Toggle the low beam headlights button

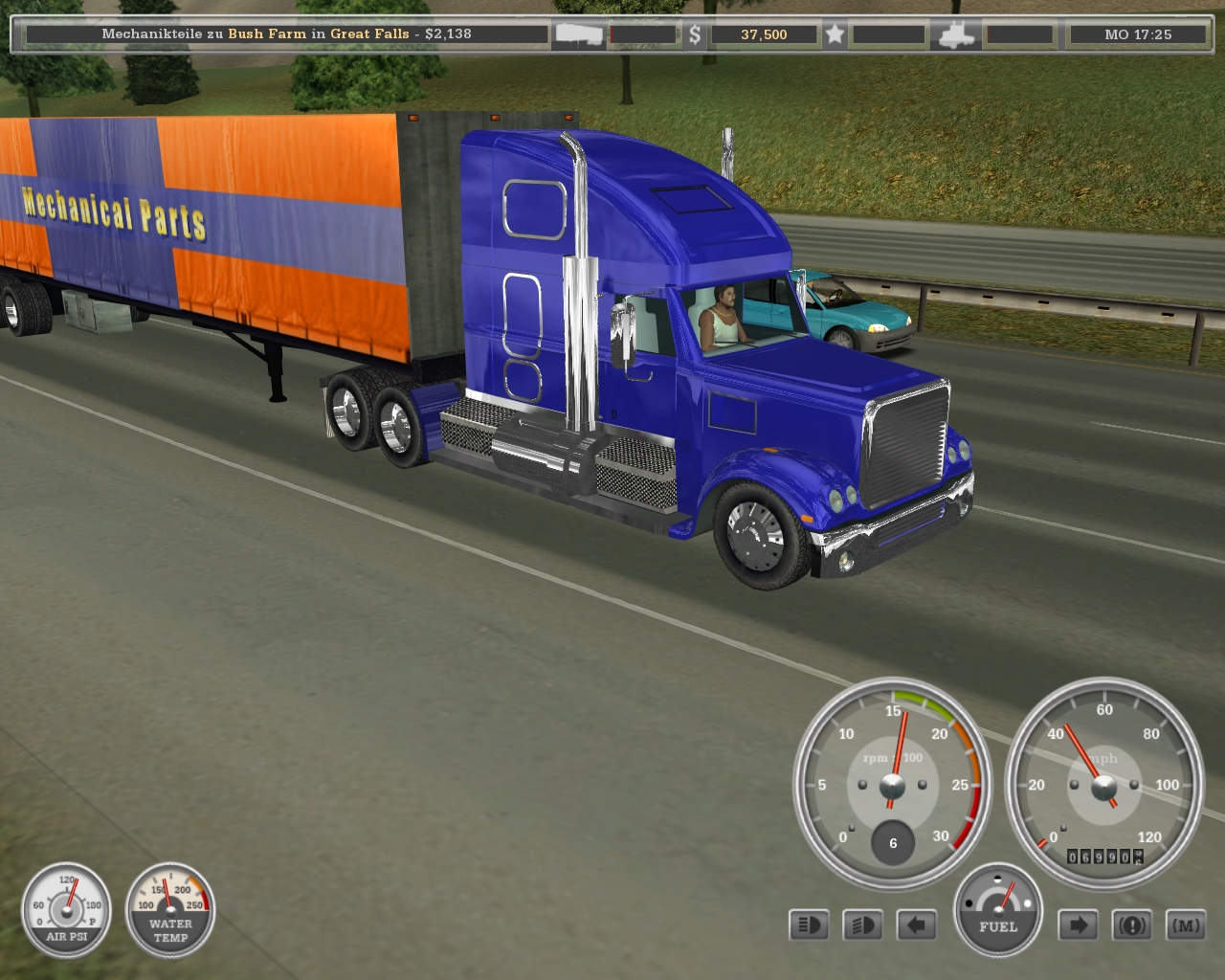[862, 925]
